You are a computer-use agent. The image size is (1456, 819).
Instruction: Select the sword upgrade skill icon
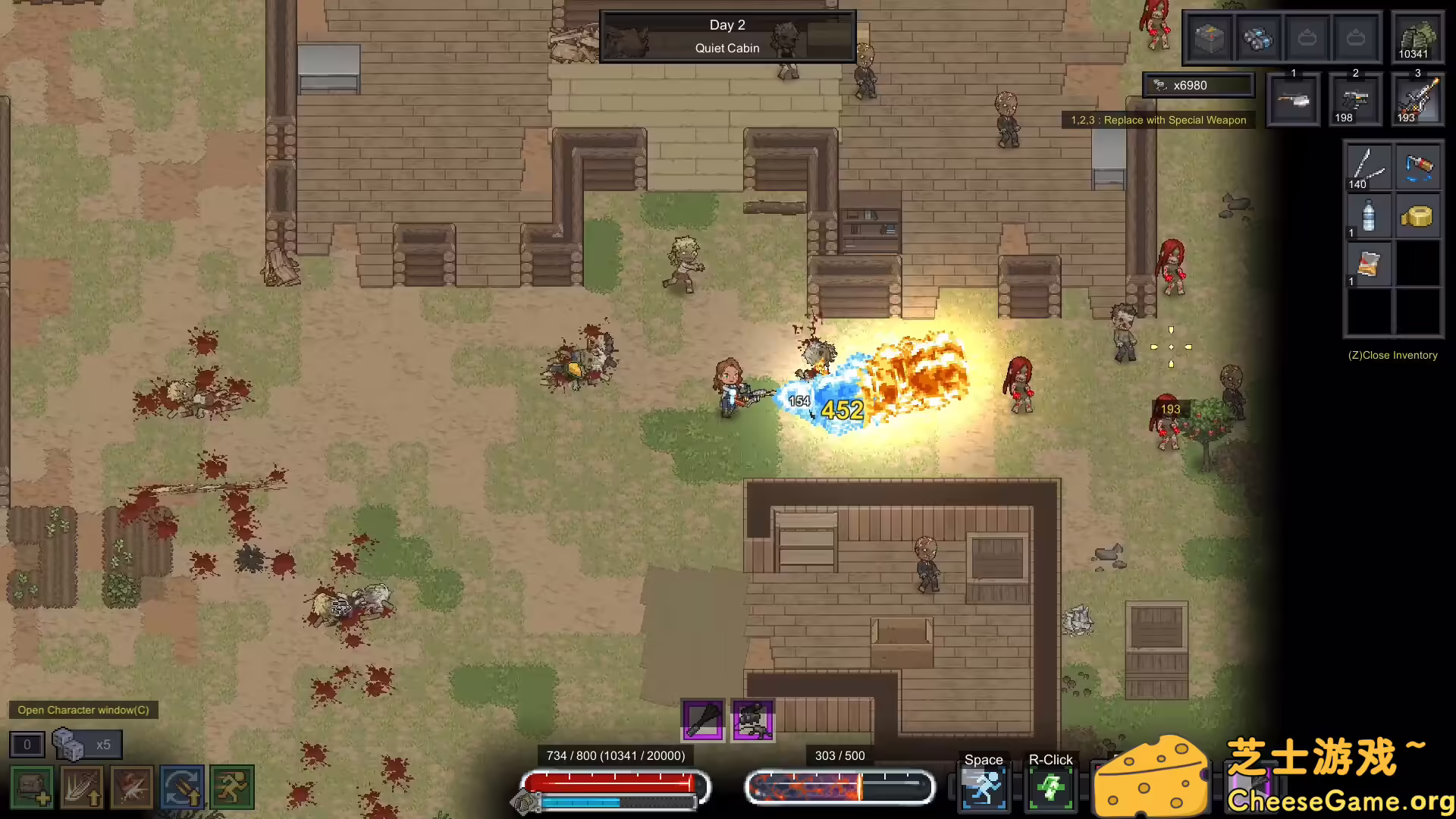(x=82, y=787)
